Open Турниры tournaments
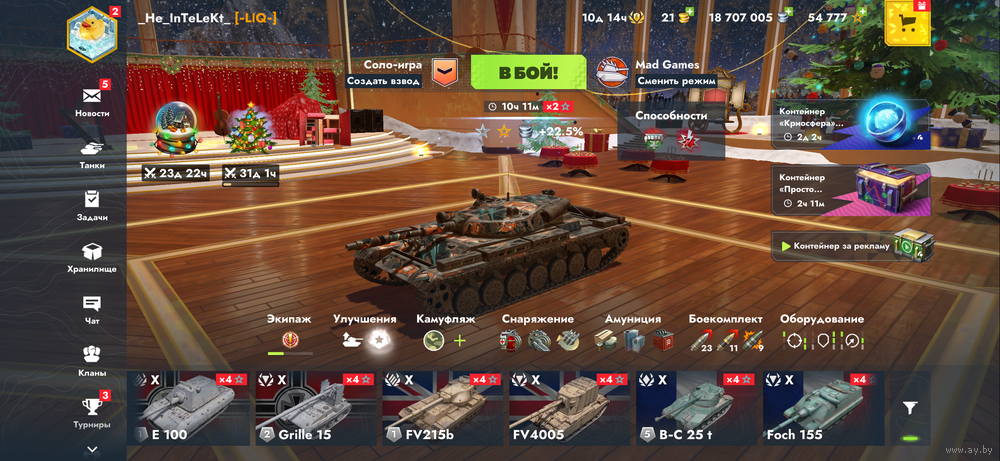This screenshot has height=461, width=1000. [92, 410]
